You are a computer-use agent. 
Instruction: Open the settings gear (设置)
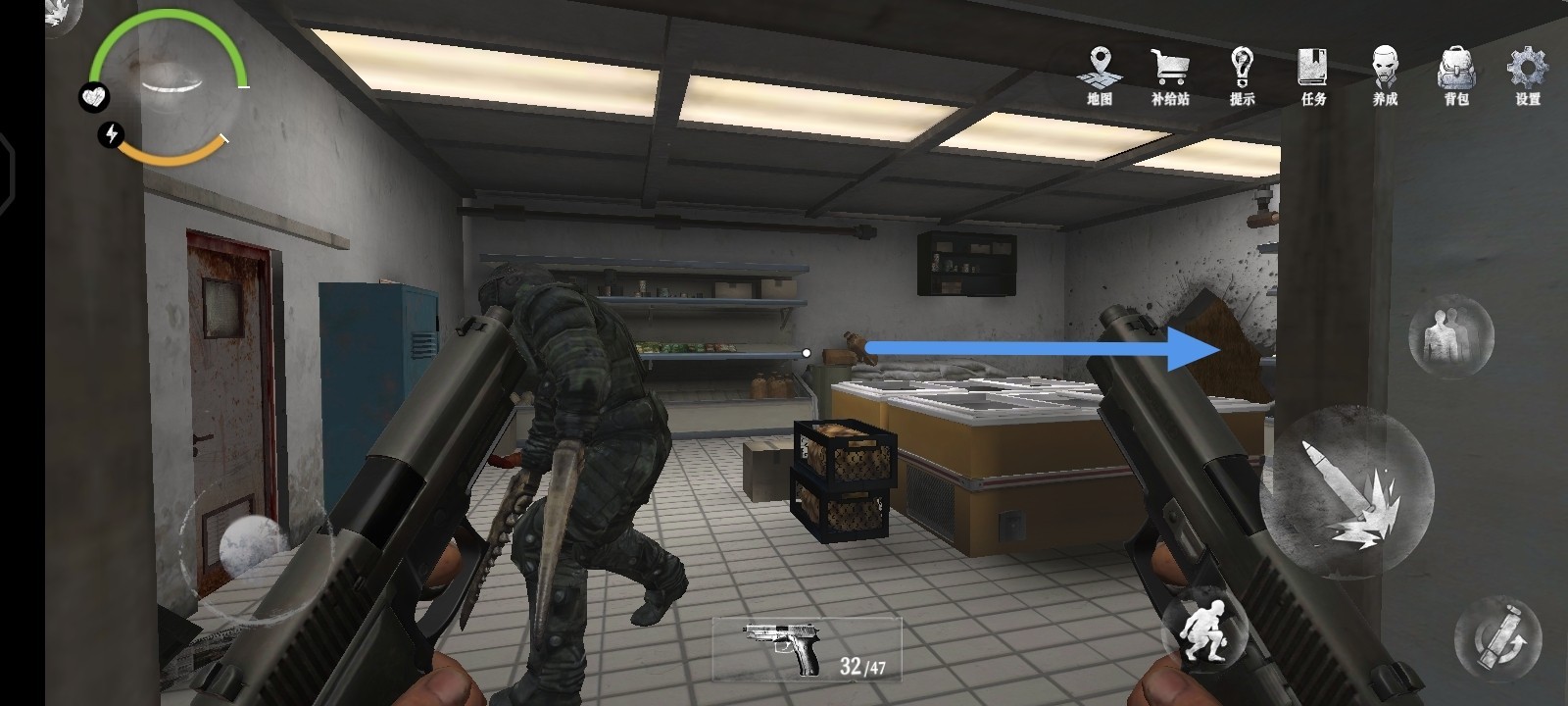point(1527,74)
